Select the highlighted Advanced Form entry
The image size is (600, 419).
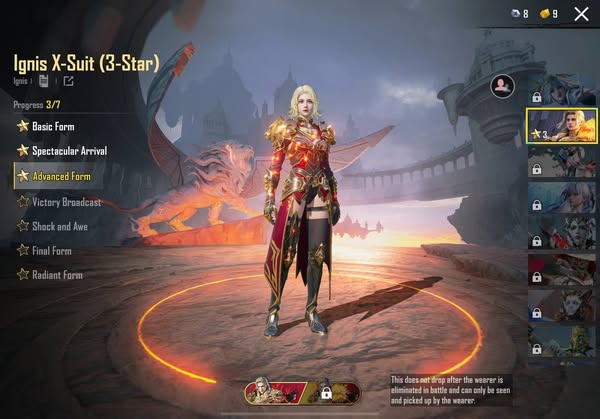(60, 177)
